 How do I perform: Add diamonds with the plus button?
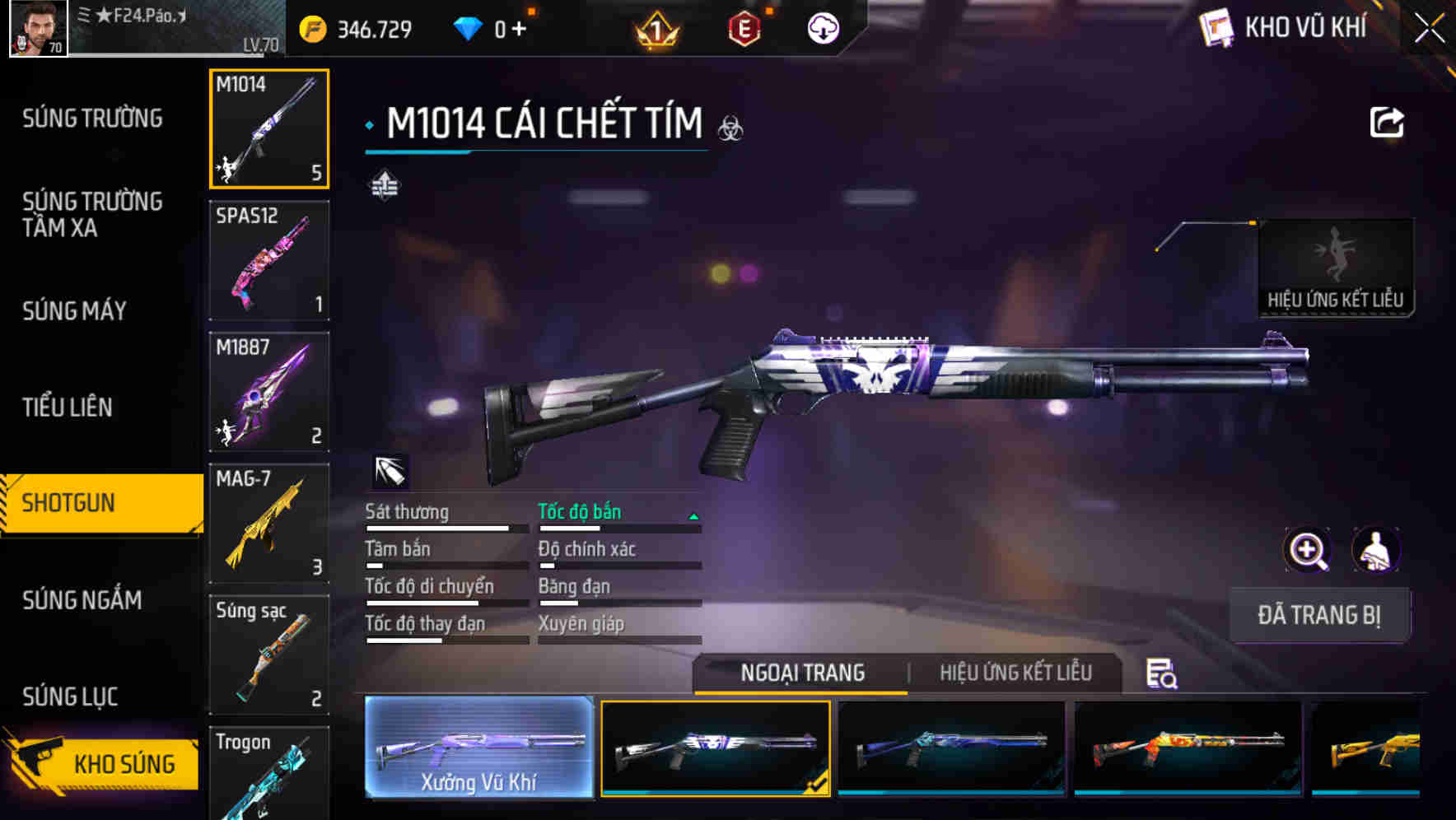pos(519,30)
